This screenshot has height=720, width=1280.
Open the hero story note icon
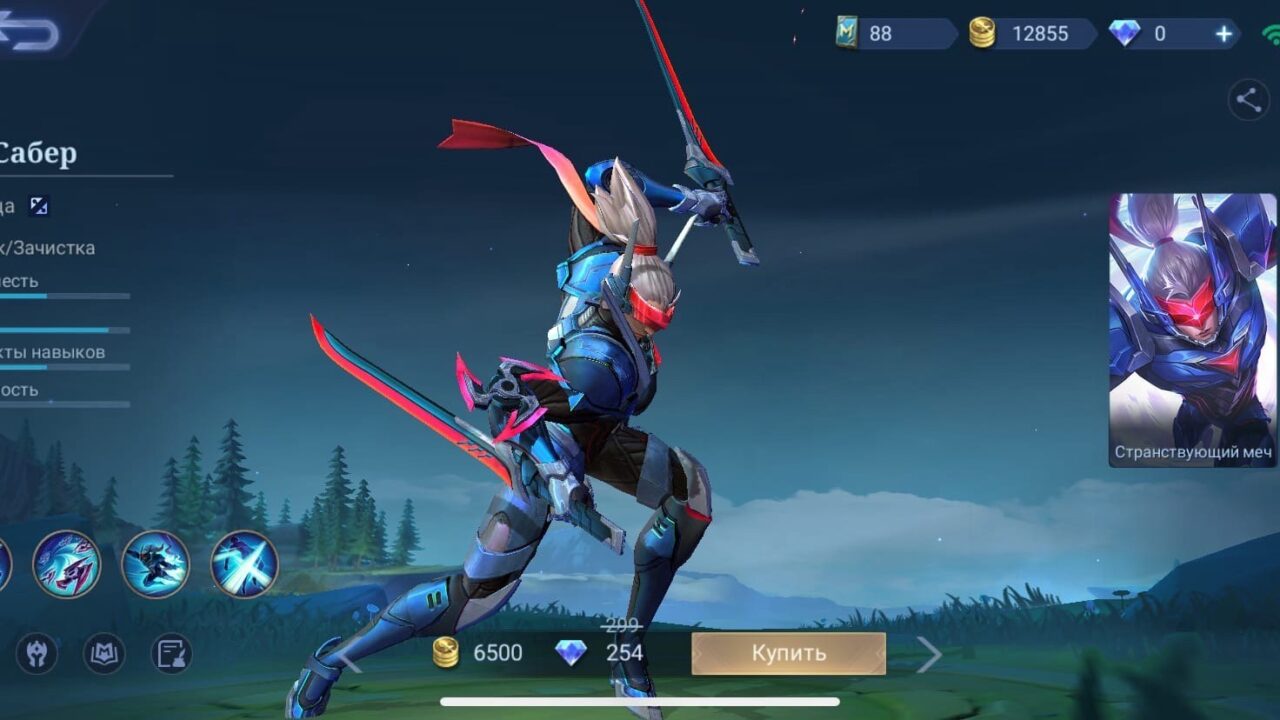coord(171,654)
